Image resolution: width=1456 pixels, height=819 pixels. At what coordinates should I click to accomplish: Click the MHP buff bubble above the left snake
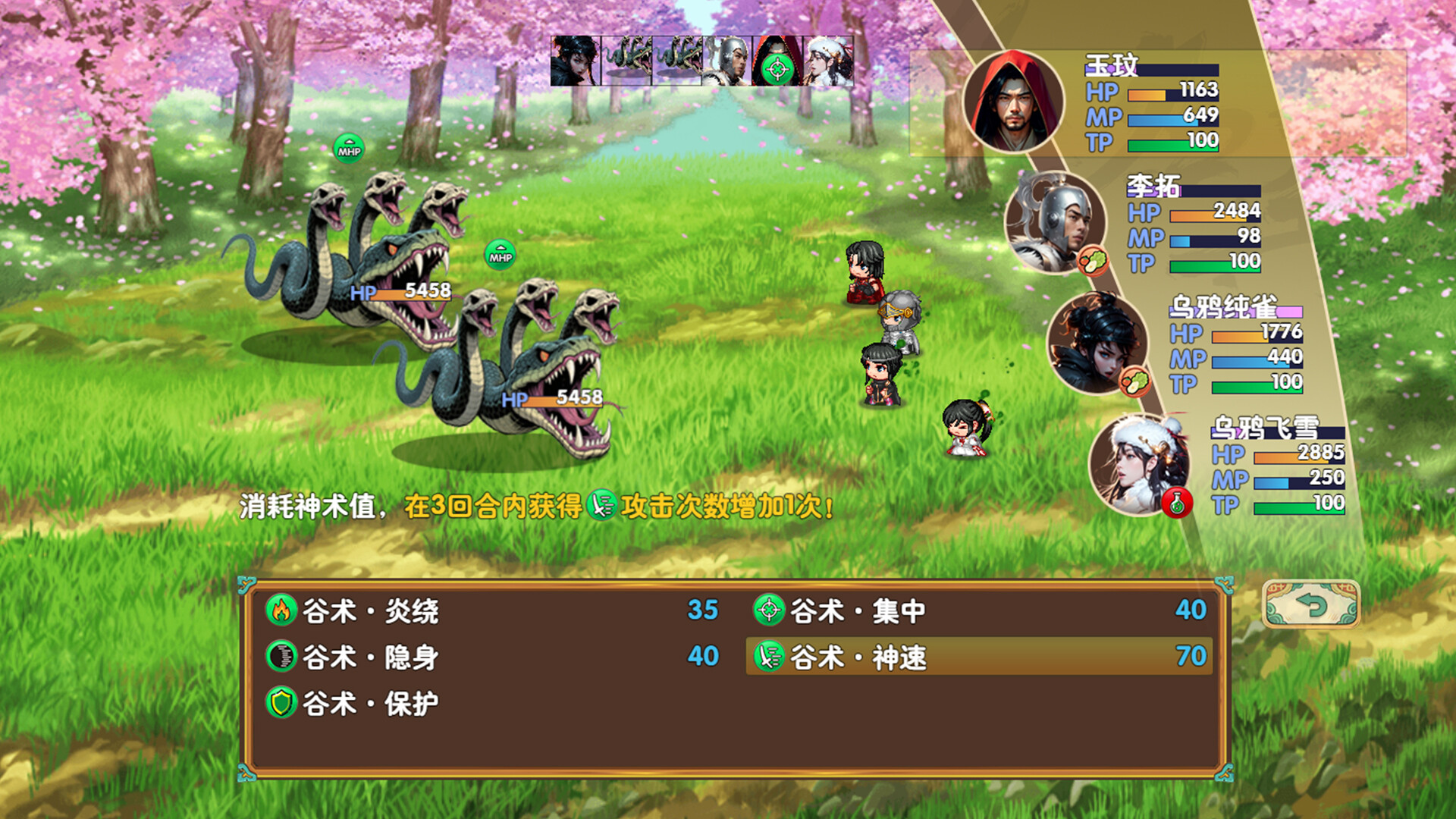(349, 147)
